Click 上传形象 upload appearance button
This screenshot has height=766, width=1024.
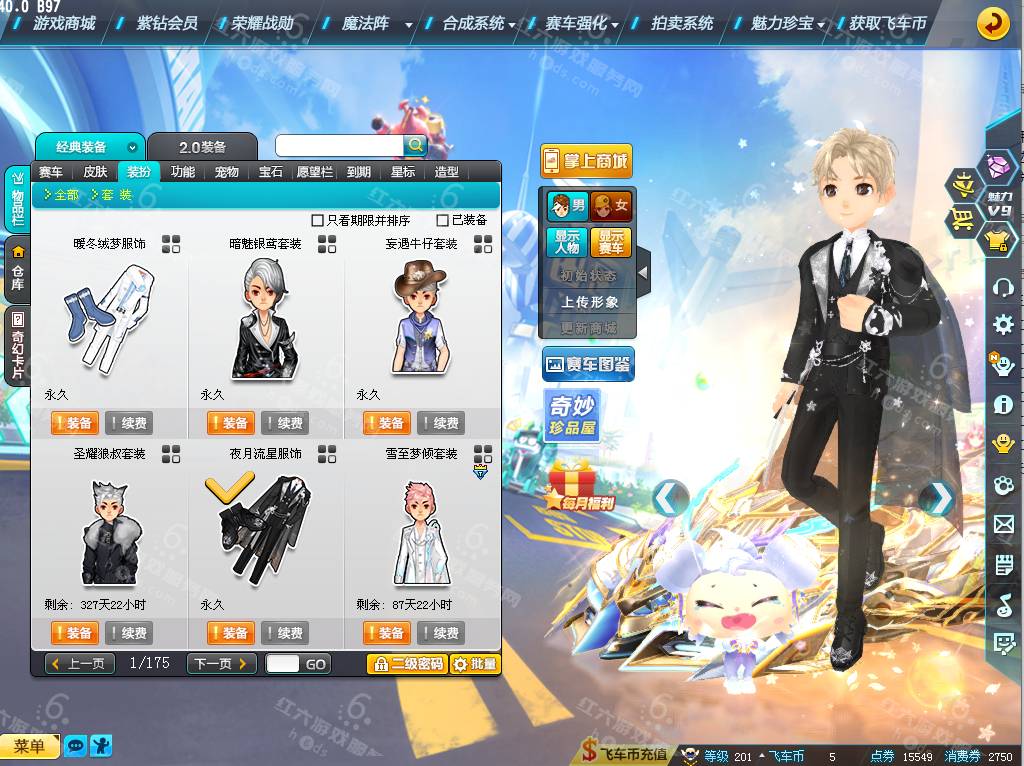tap(589, 301)
